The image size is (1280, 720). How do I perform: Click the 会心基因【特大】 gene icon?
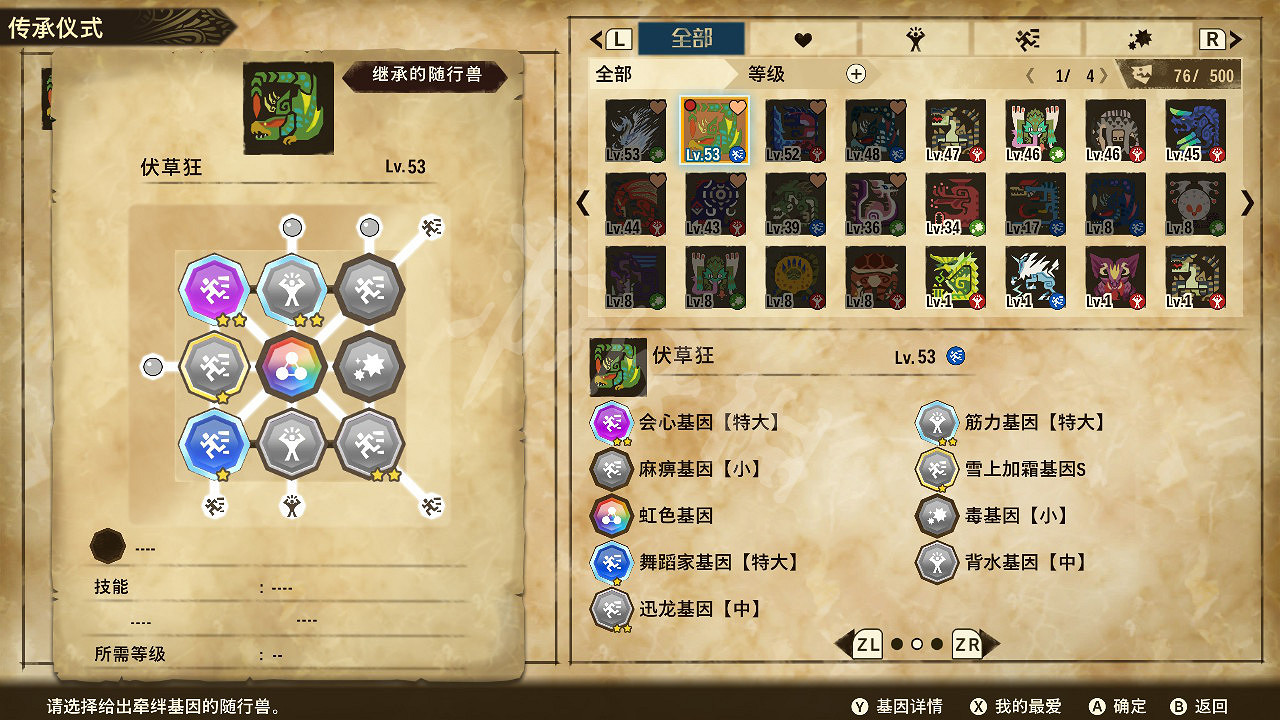(612, 422)
